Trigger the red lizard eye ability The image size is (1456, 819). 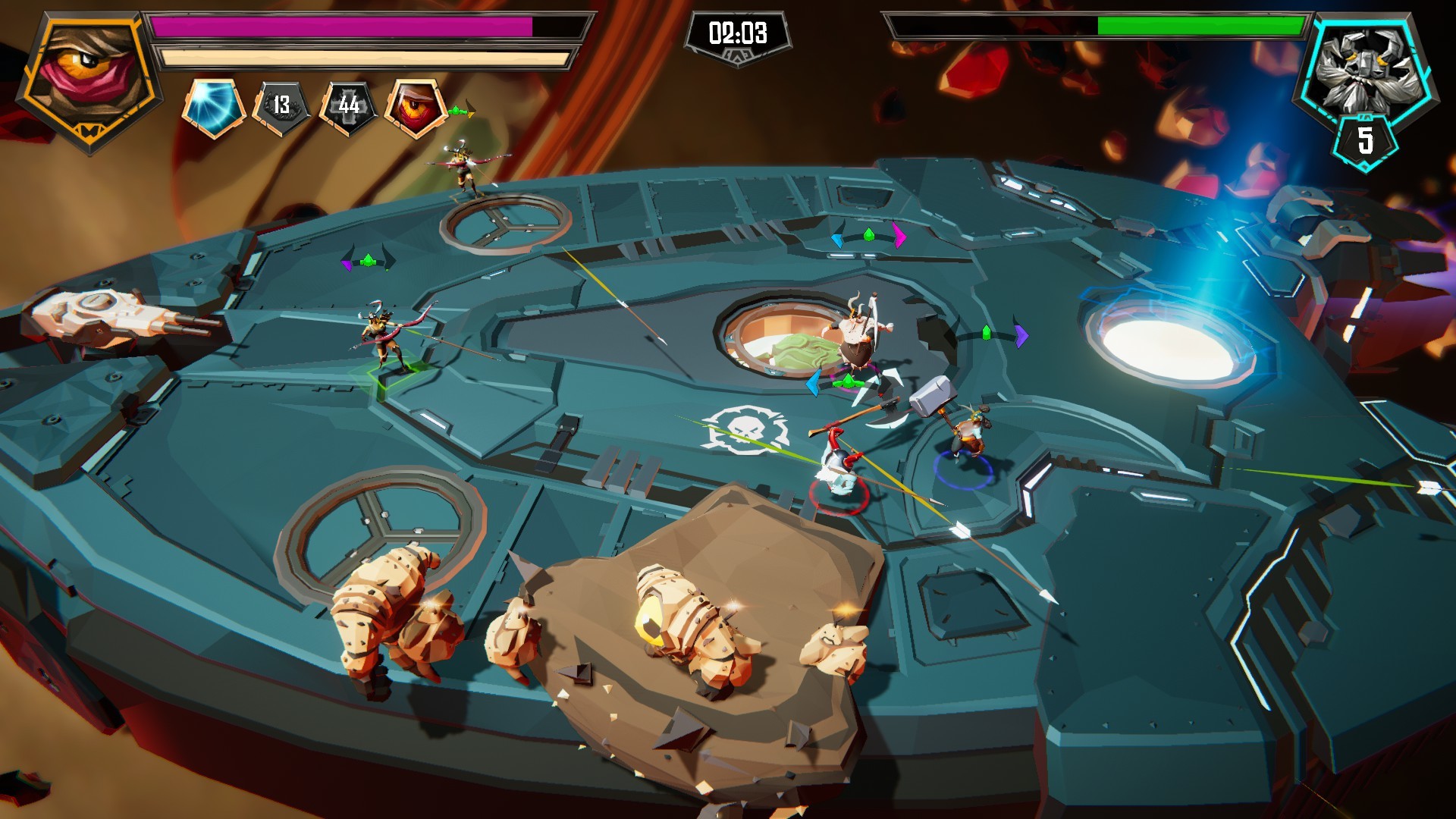click(415, 106)
